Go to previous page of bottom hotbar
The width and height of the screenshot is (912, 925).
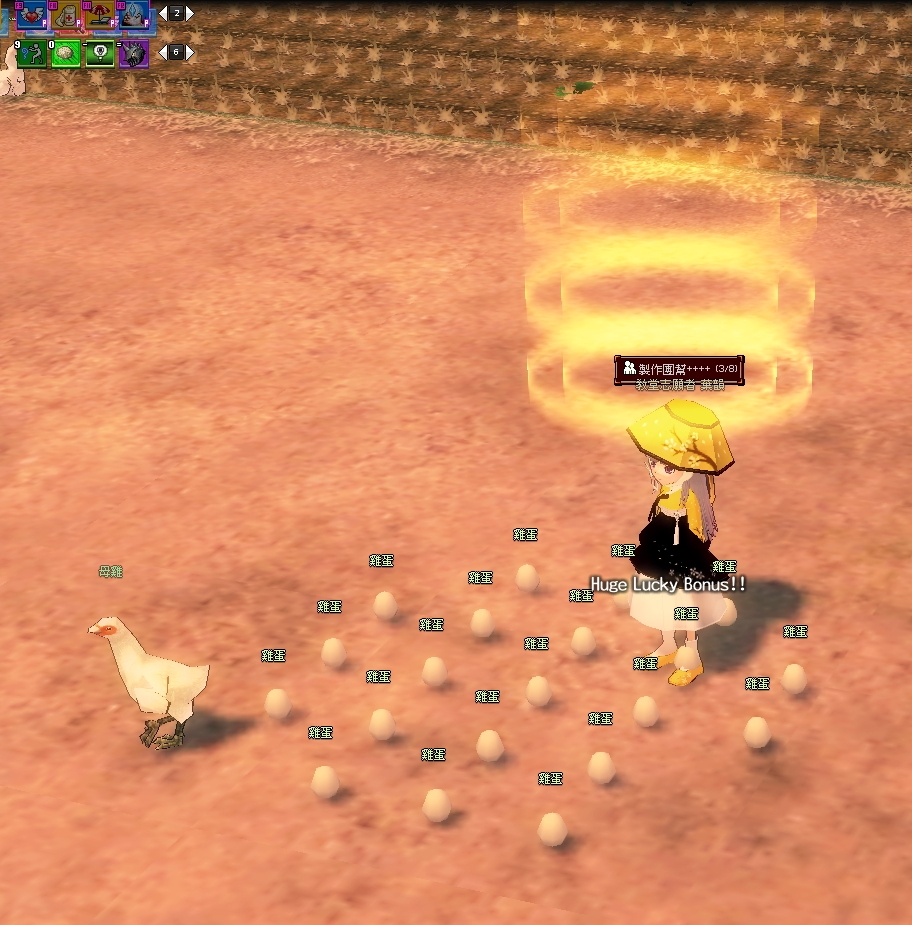coord(163,52)
